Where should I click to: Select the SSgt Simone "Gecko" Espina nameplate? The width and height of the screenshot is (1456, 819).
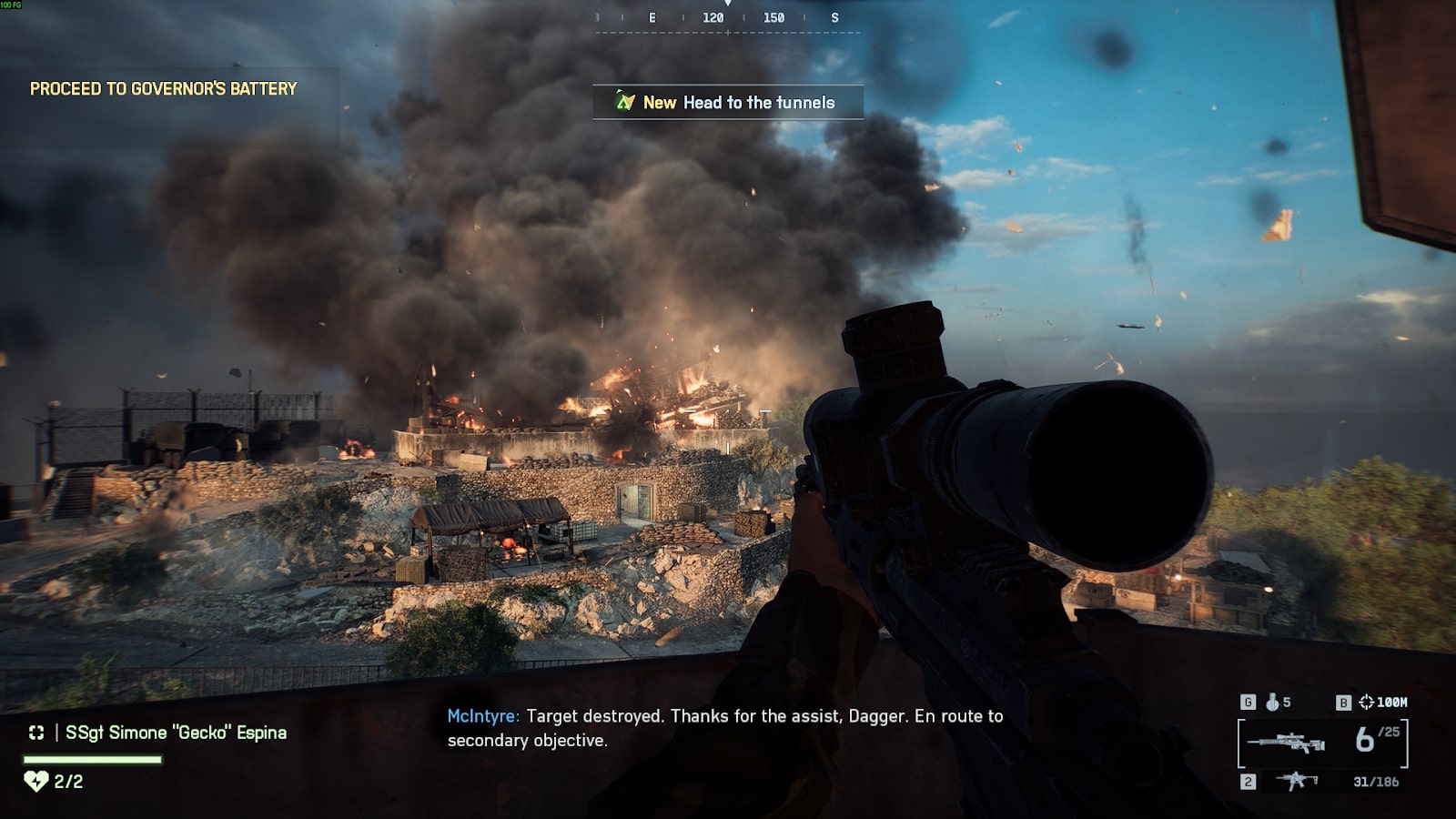pos(176,733)
